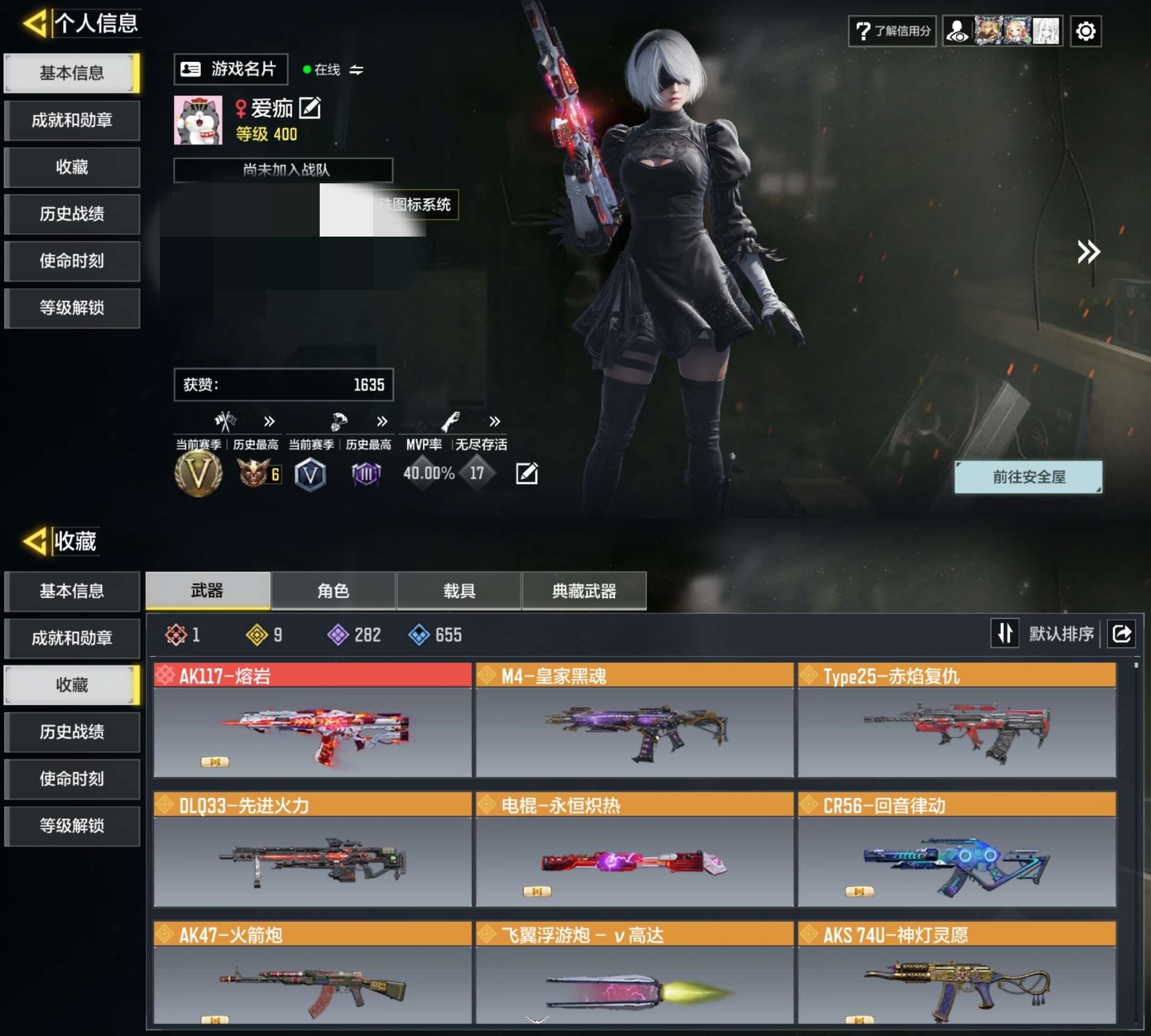Screen dimensions: 1151x1036
Task: Select the CR56-回音律动 weapon card
Action: click(957, 849)
